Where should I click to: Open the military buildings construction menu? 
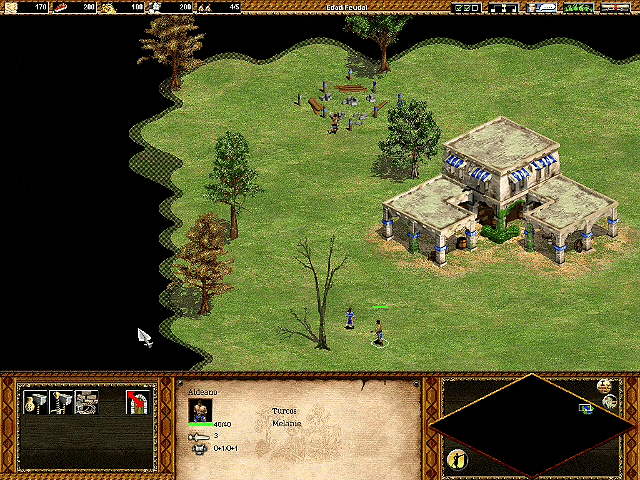pos(62,402)
